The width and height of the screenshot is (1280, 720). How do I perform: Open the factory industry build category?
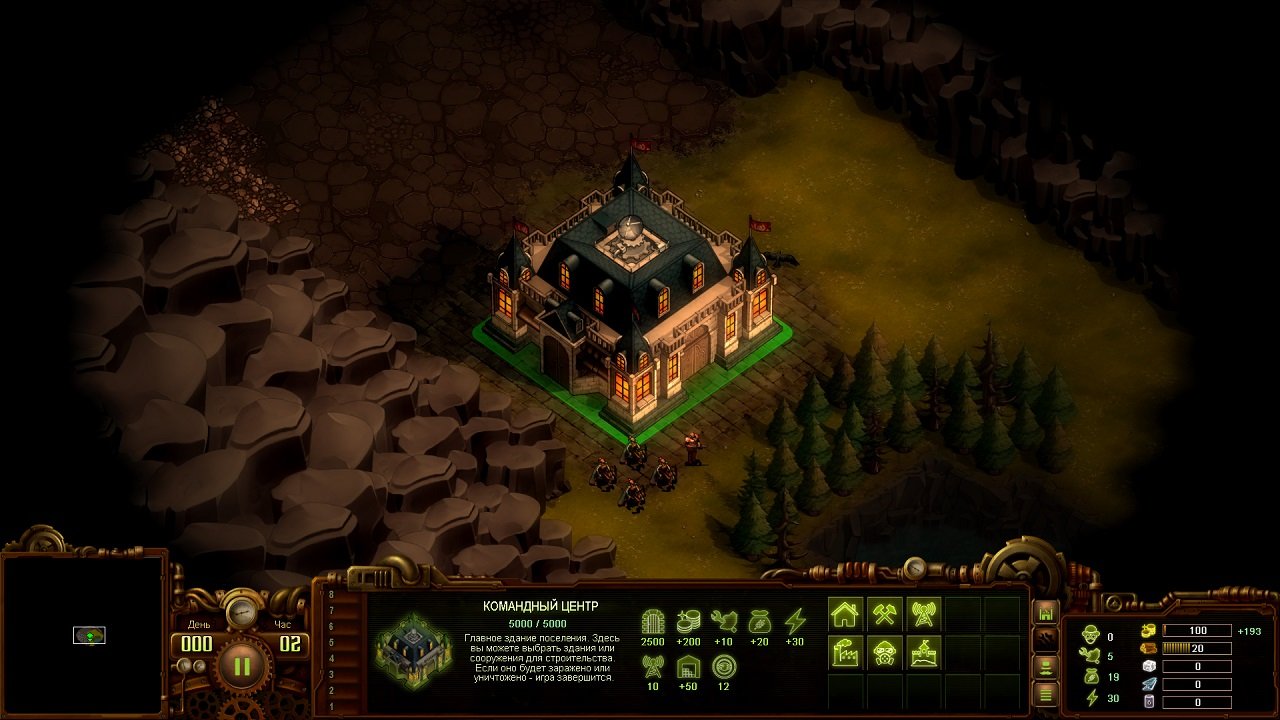[x=846, y=653]
